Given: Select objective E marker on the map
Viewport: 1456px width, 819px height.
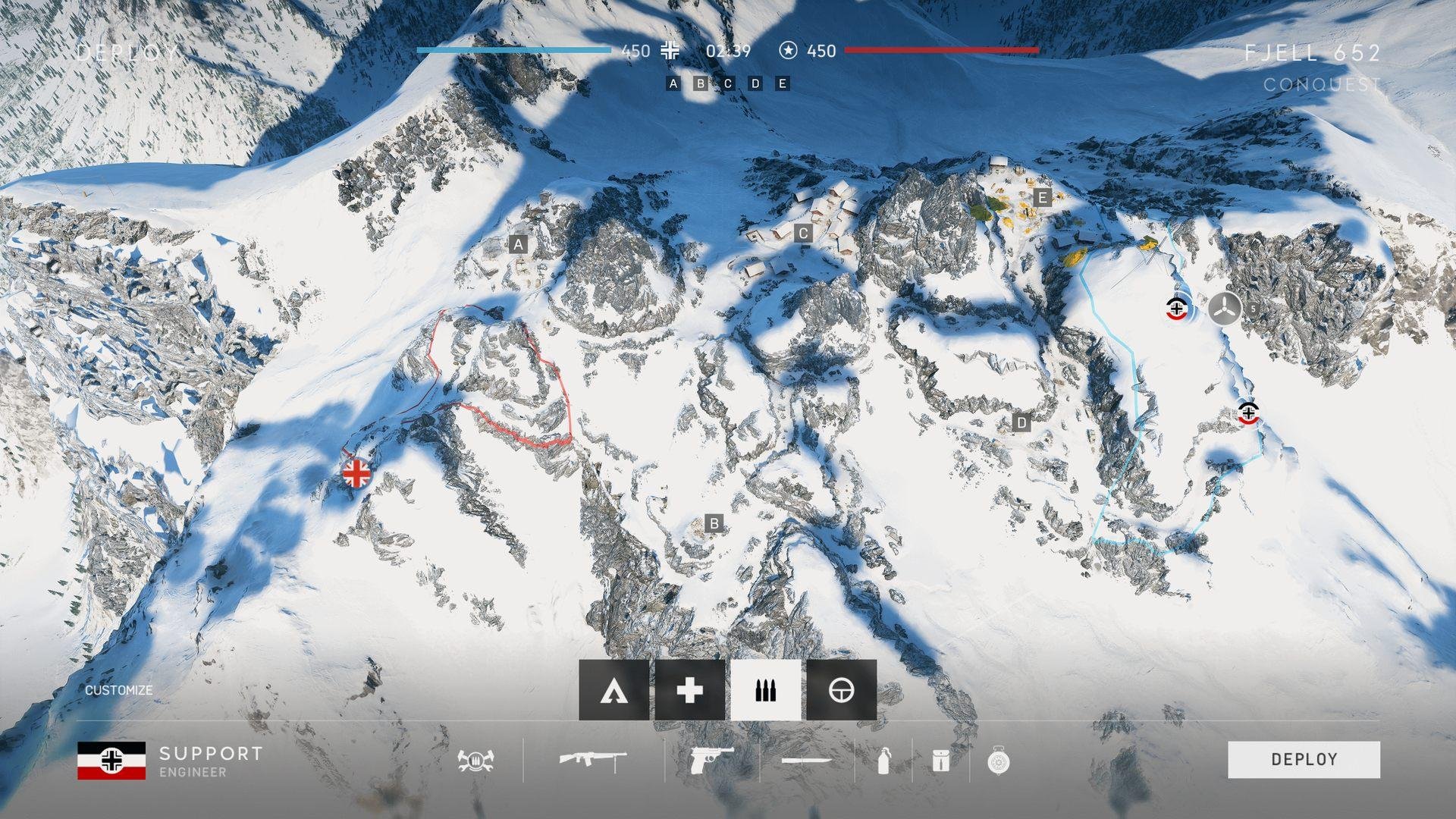Looking at the screenshot, I should pos(1043,198).
